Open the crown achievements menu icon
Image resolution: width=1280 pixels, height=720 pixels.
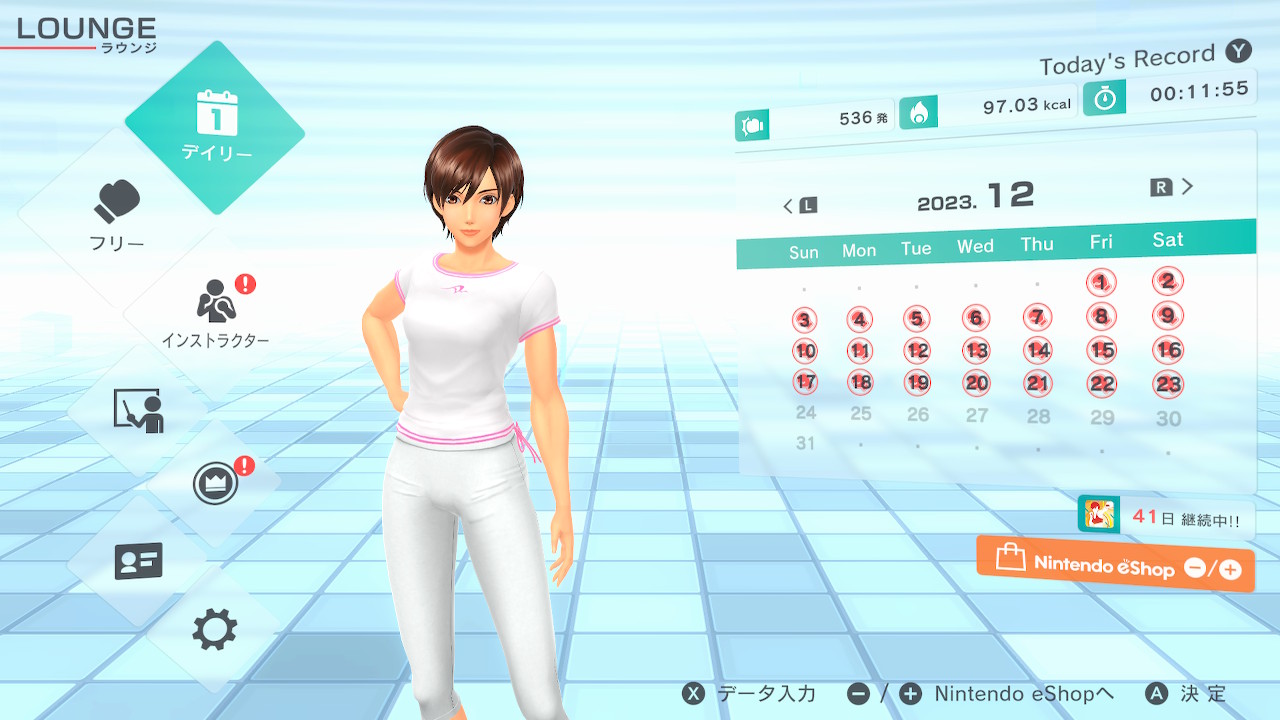coord(214,485)
